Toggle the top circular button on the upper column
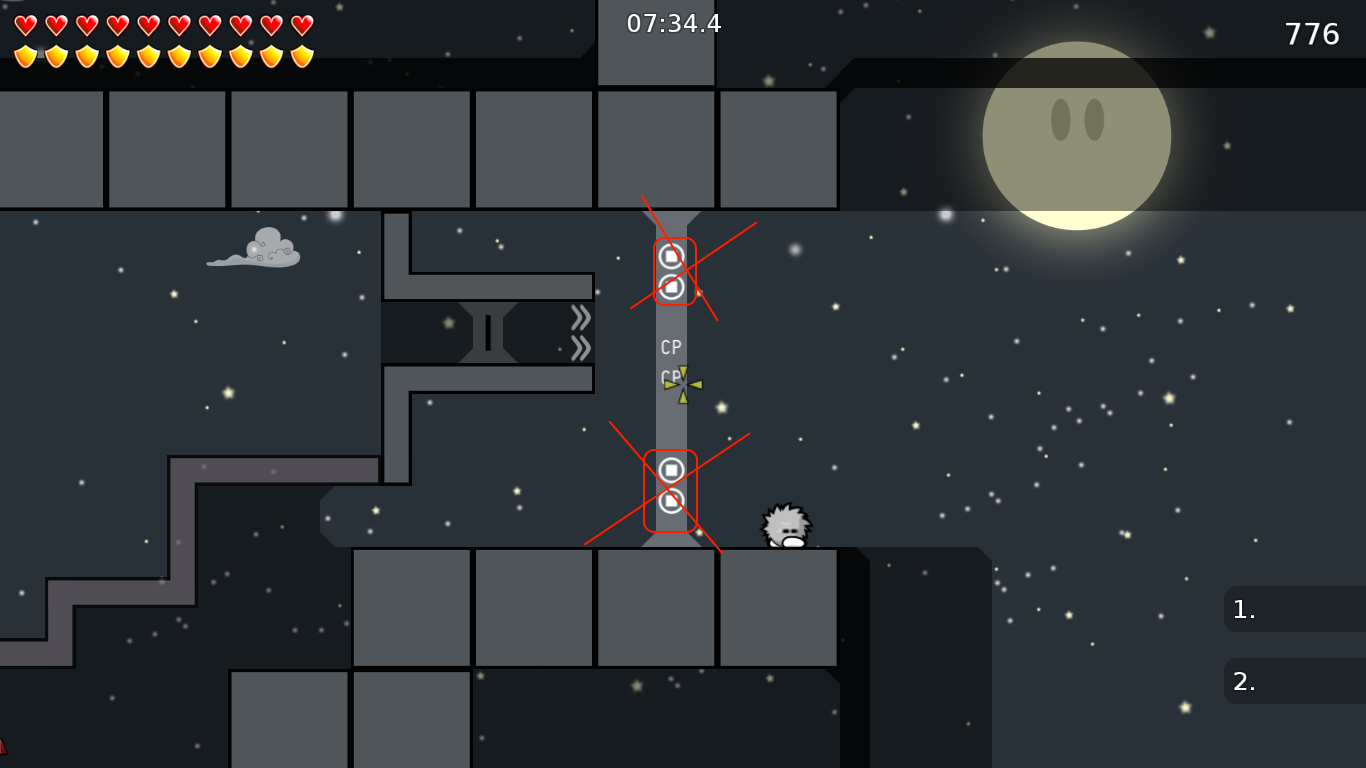 (x=672, y=256)
